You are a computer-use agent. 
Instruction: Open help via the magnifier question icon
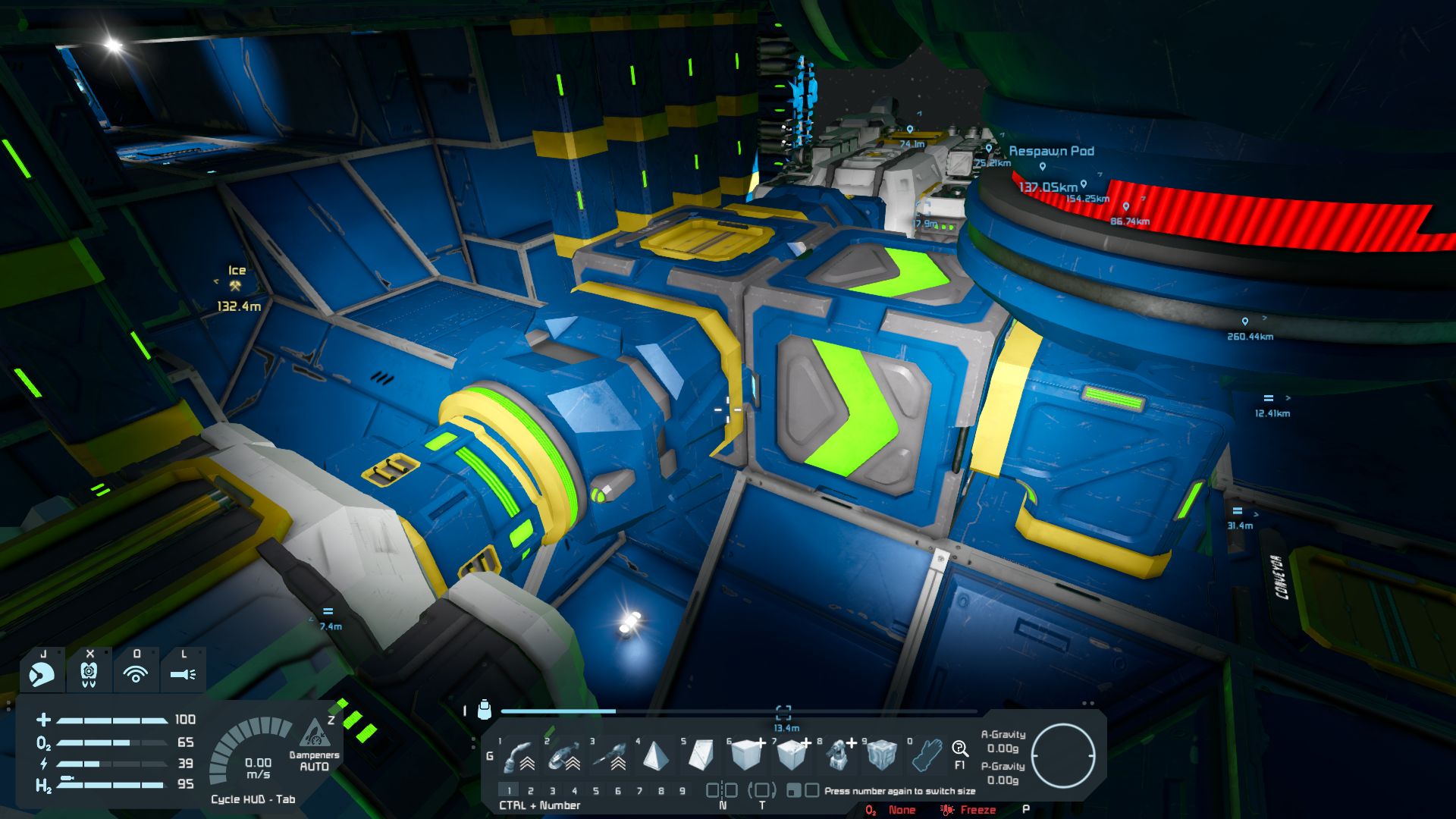[960, 750]
